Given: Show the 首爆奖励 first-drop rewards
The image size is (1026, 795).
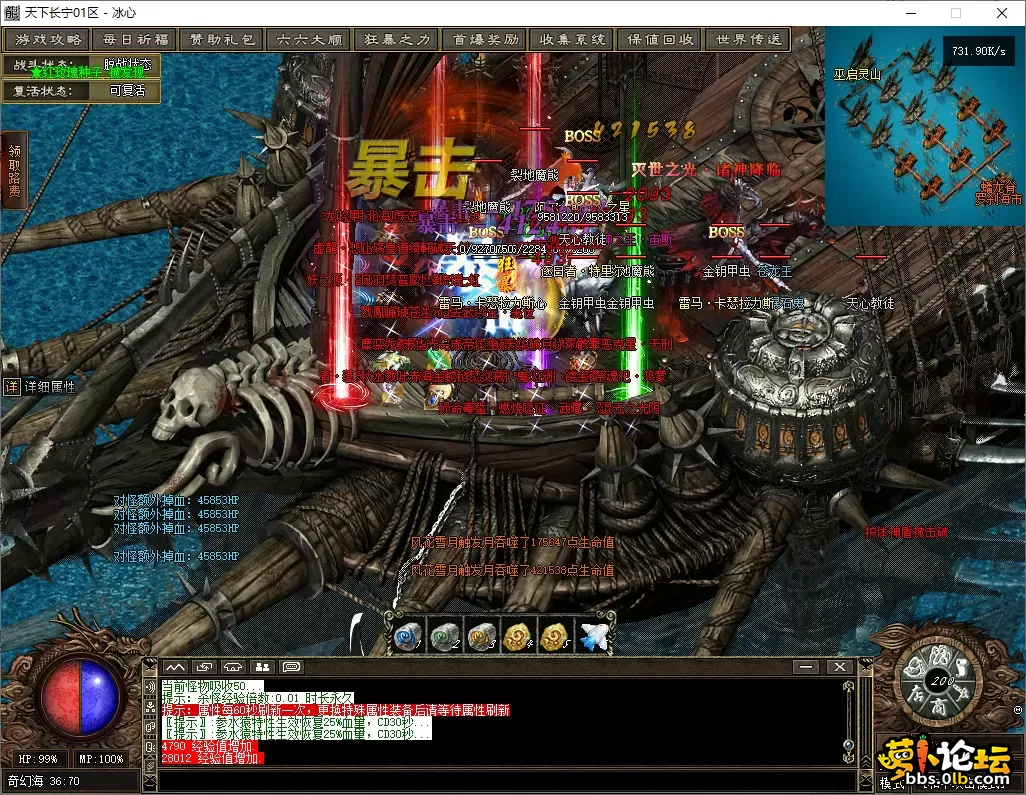Looking at the screenshot, I should click(485, 40).
